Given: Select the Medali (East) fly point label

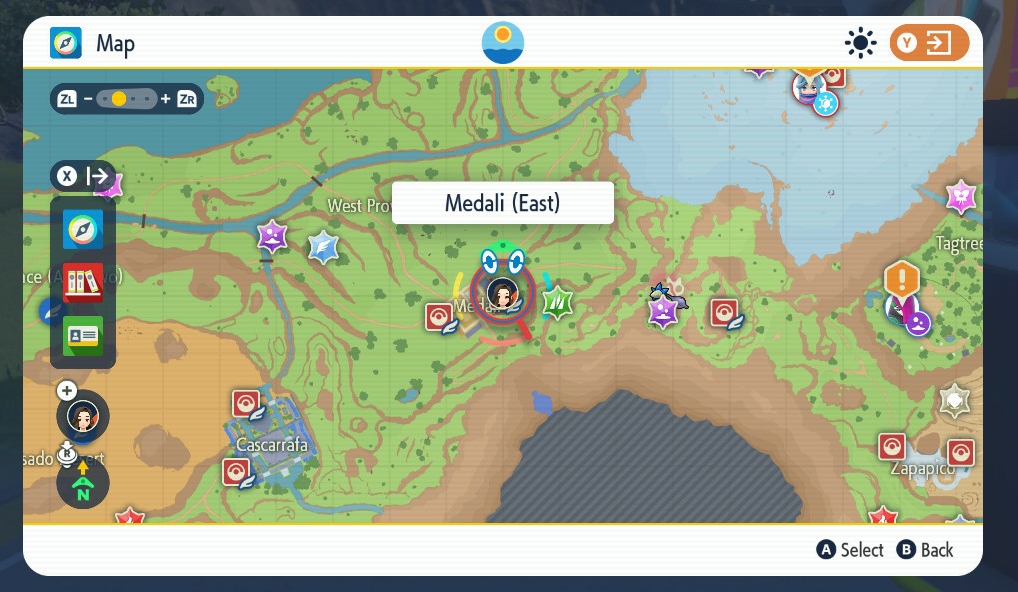Looking at the screenshot, I should [x=502, y=203].
